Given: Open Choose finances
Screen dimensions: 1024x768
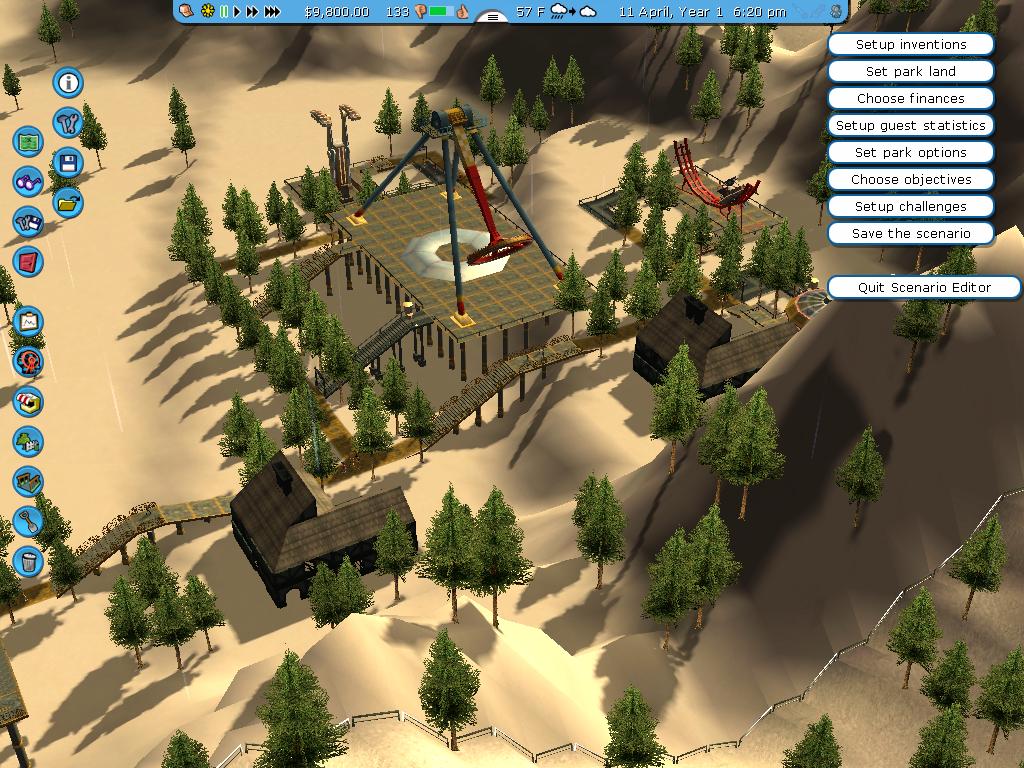Looking at the screenshot, I should (x=910, y=99).
